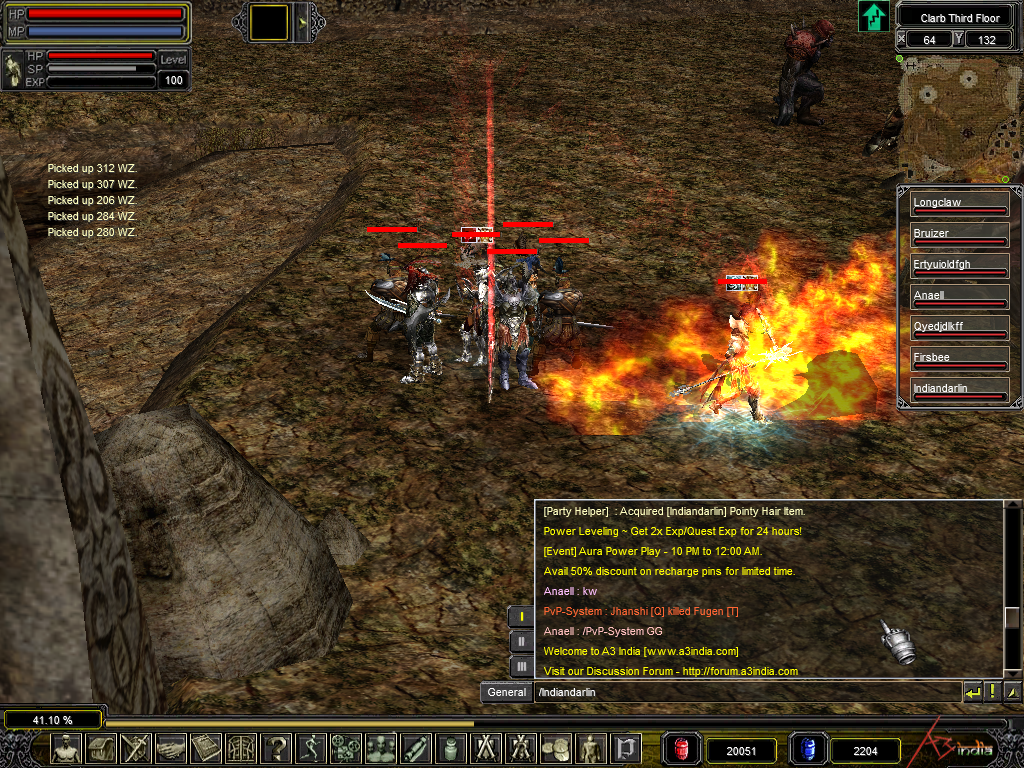The image size is (1024, 768).
Task: Click the exclamation mark chat button
Action: pos(993,692)
